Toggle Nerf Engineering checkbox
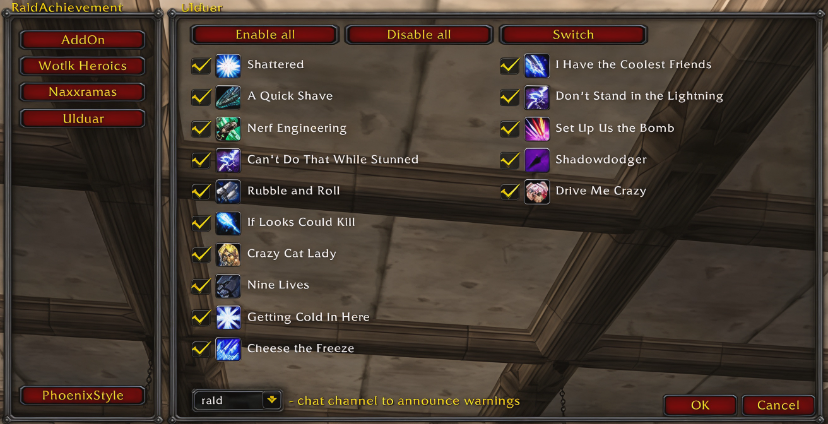This screenshot has width=828, height=424. click(x=200, y=129)
